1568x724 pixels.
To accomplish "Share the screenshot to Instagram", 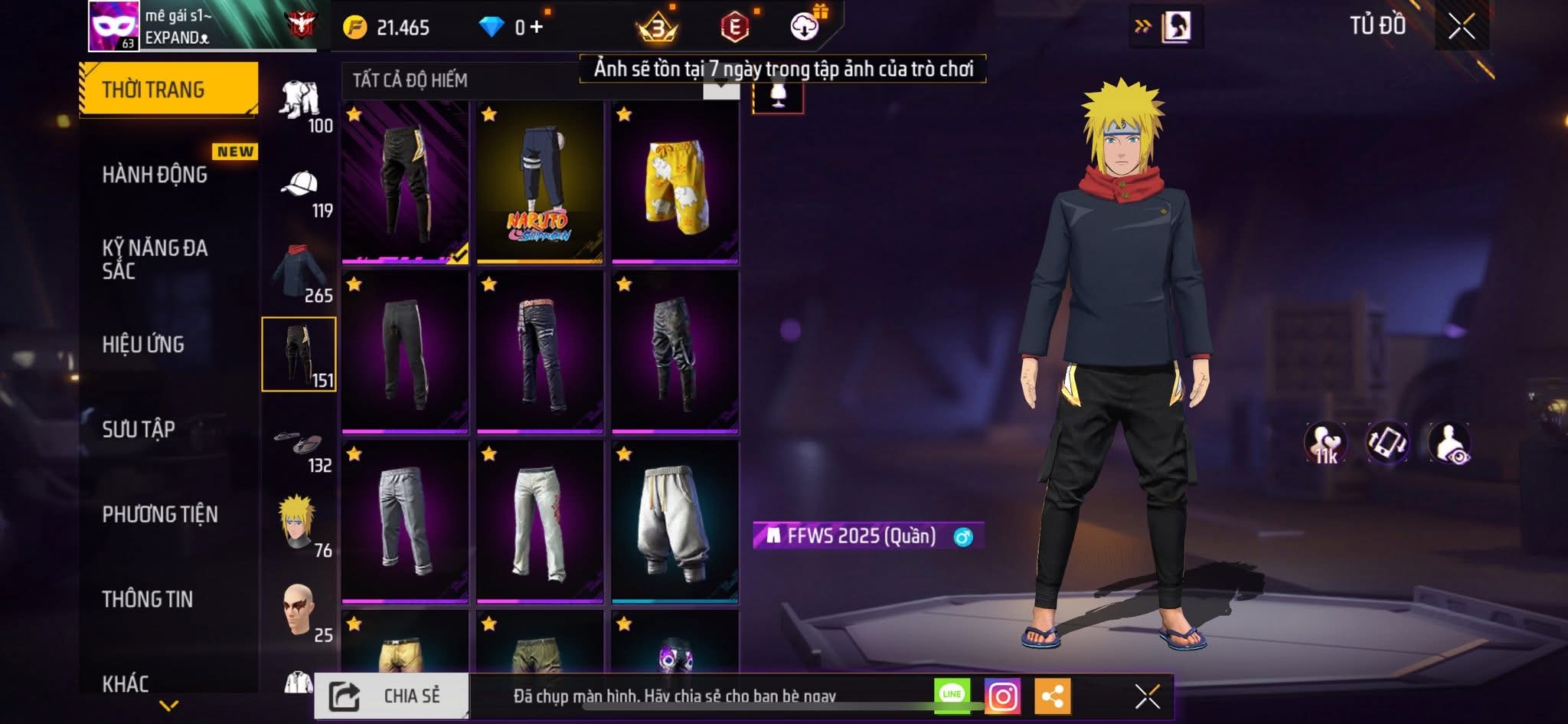I will [1002, 696].
